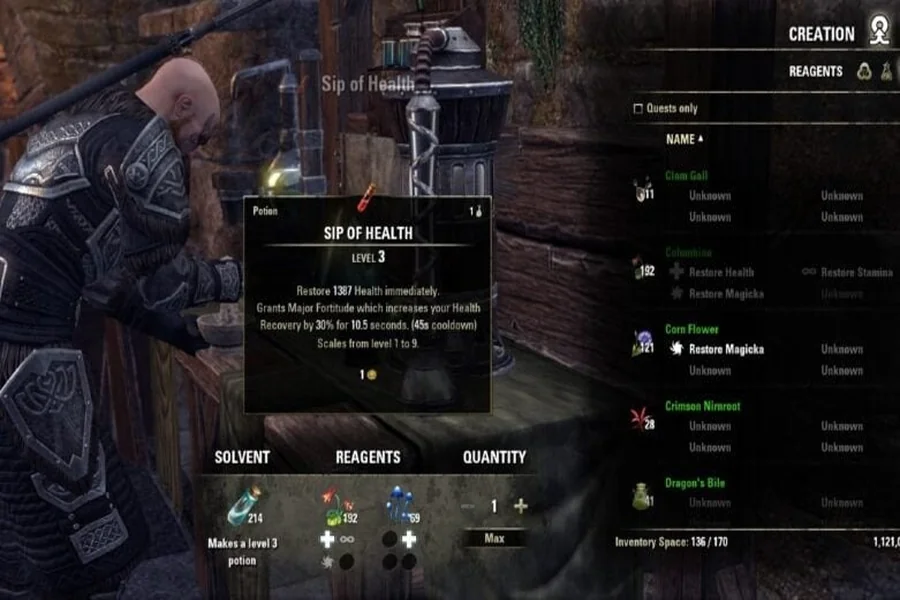Increase potion quantity with the plus
Viewport: 900px width, 600px height.
(520, 506)
